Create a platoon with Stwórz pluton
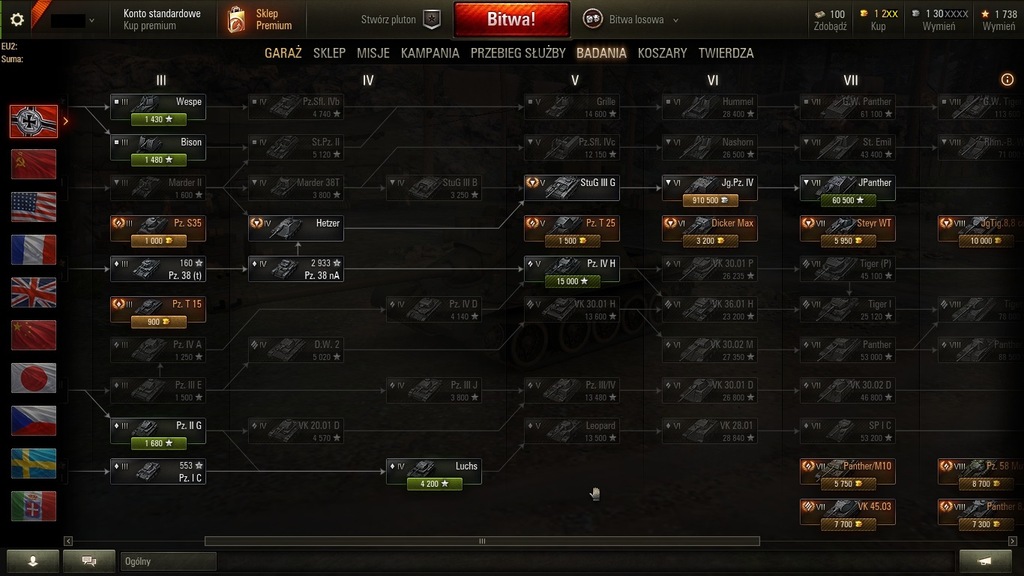Viewport: 1024px width, 576px height. click(400, 20)
